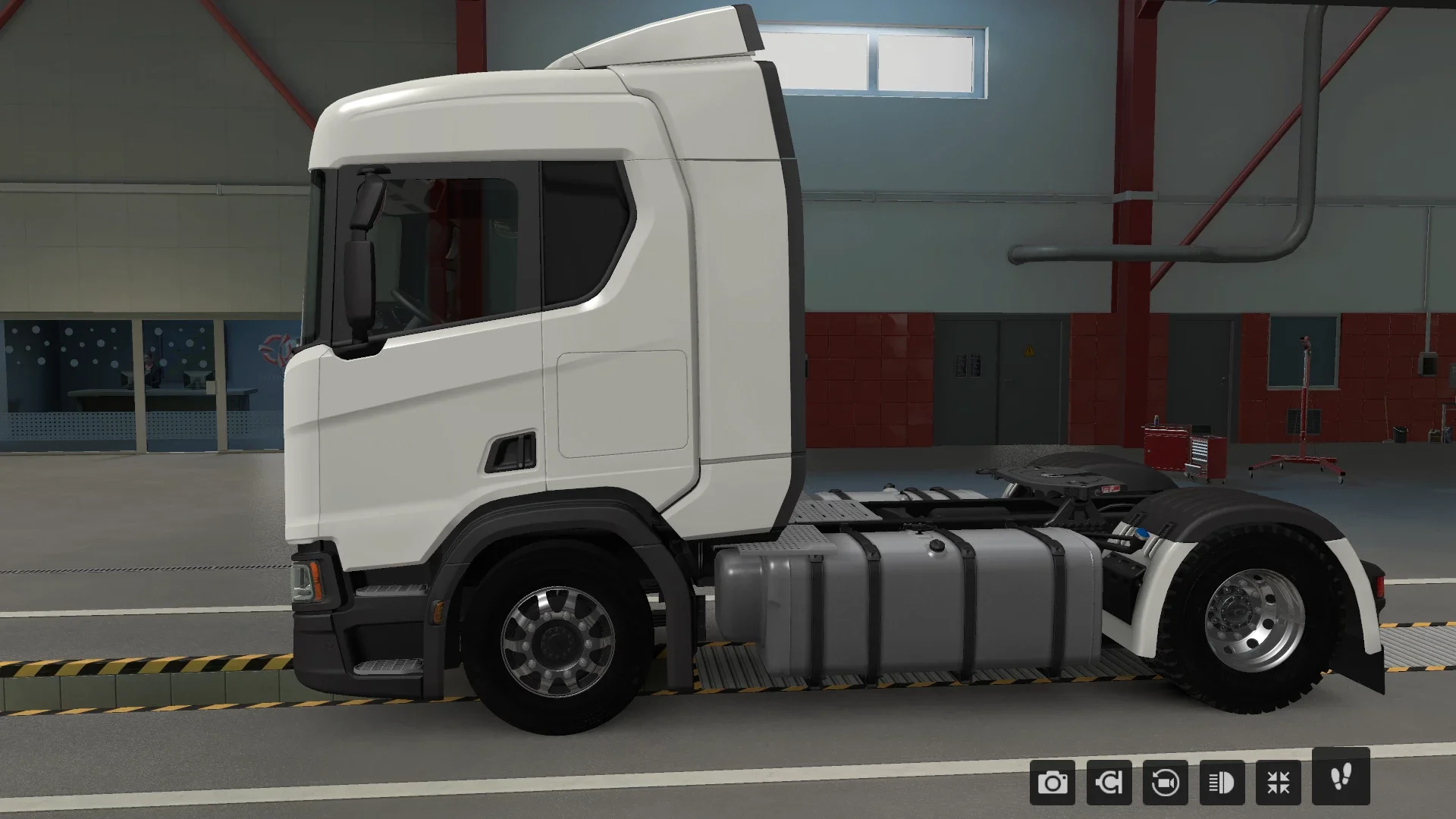
Task: Click the camera screenshot icon
Action: [x=1051, y=784]
